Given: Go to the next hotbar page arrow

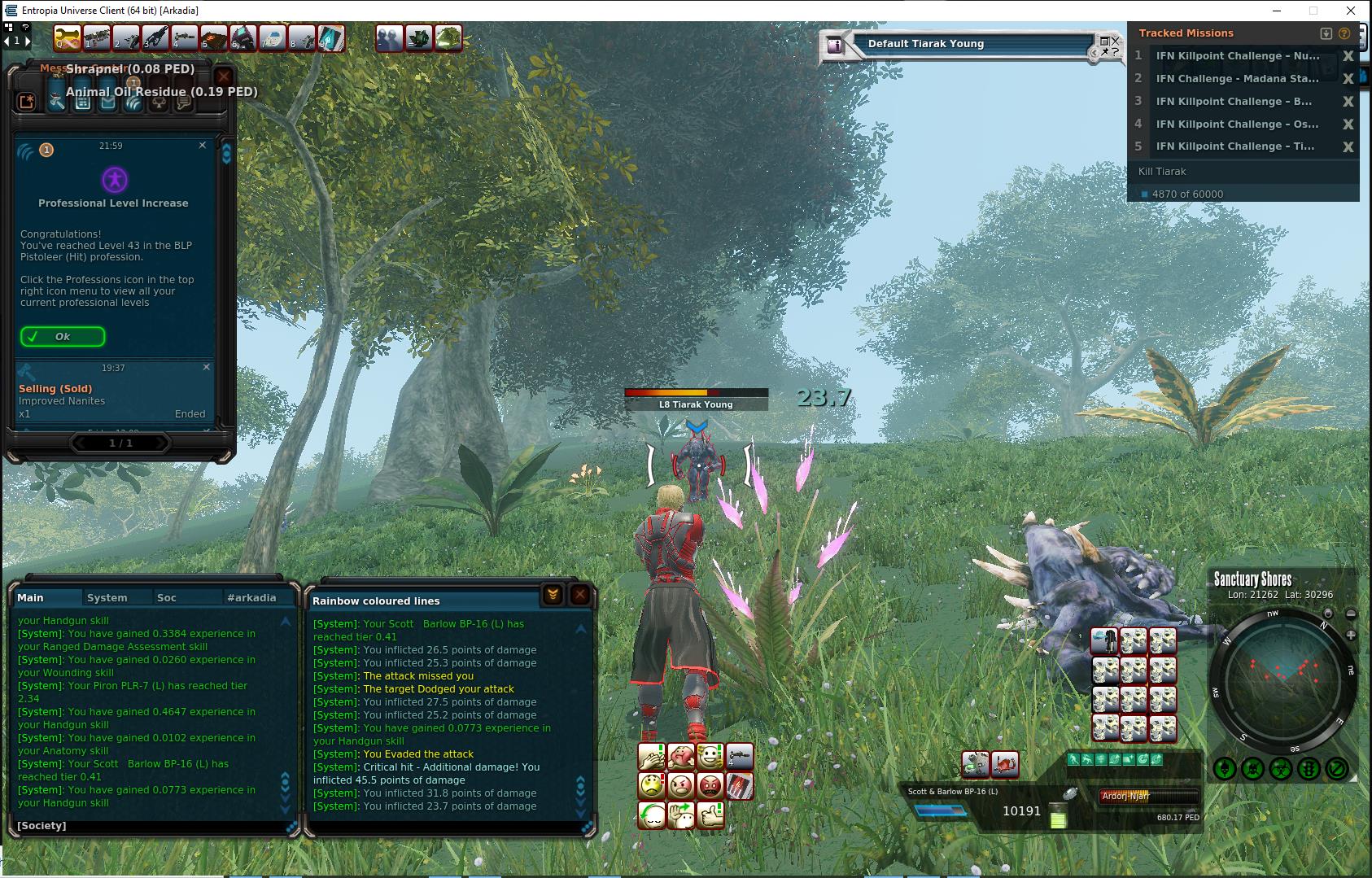Looking at the screenshot, I should (x=26, y=40).
